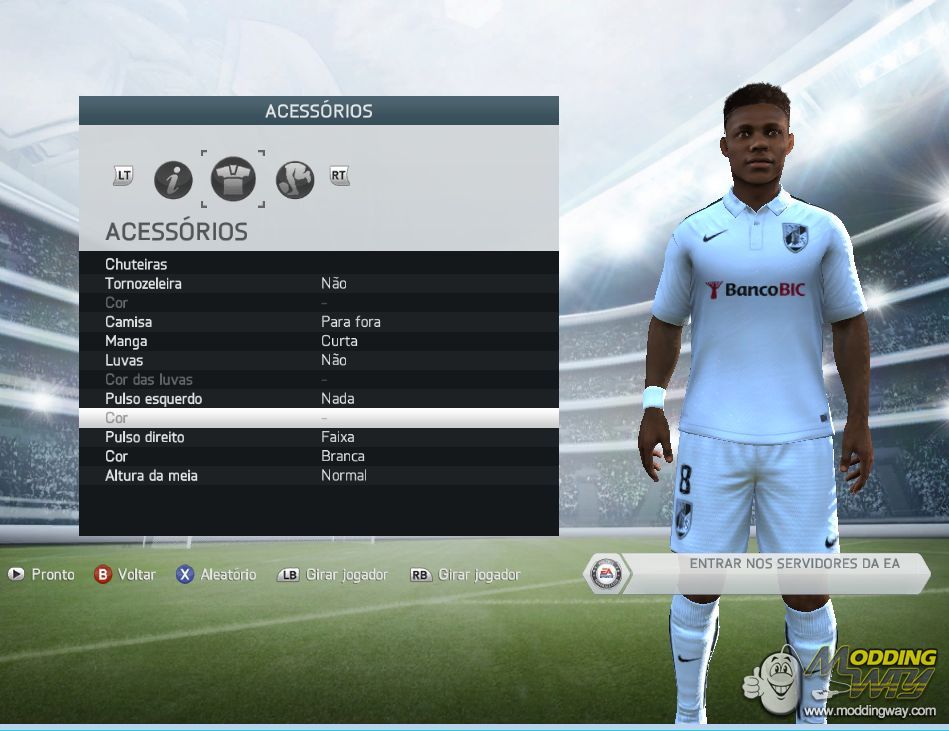The width and height of the screenshot is (949, 731).
Task: Select the Camisa setting row
Action: 318,322
